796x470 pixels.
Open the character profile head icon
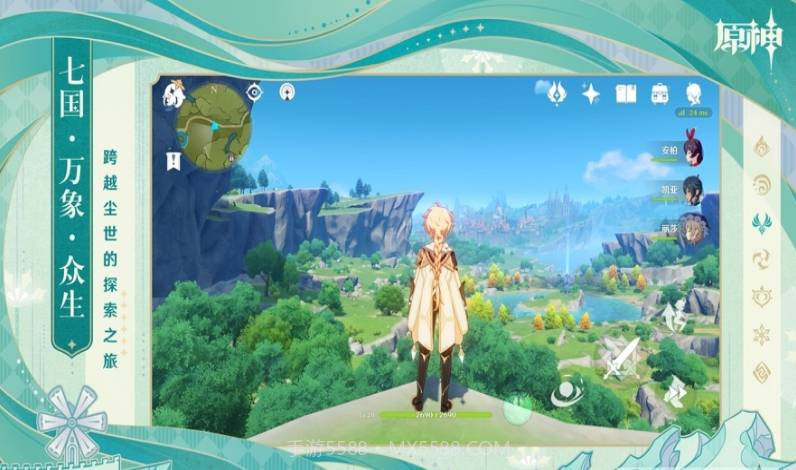coord(693,94)
